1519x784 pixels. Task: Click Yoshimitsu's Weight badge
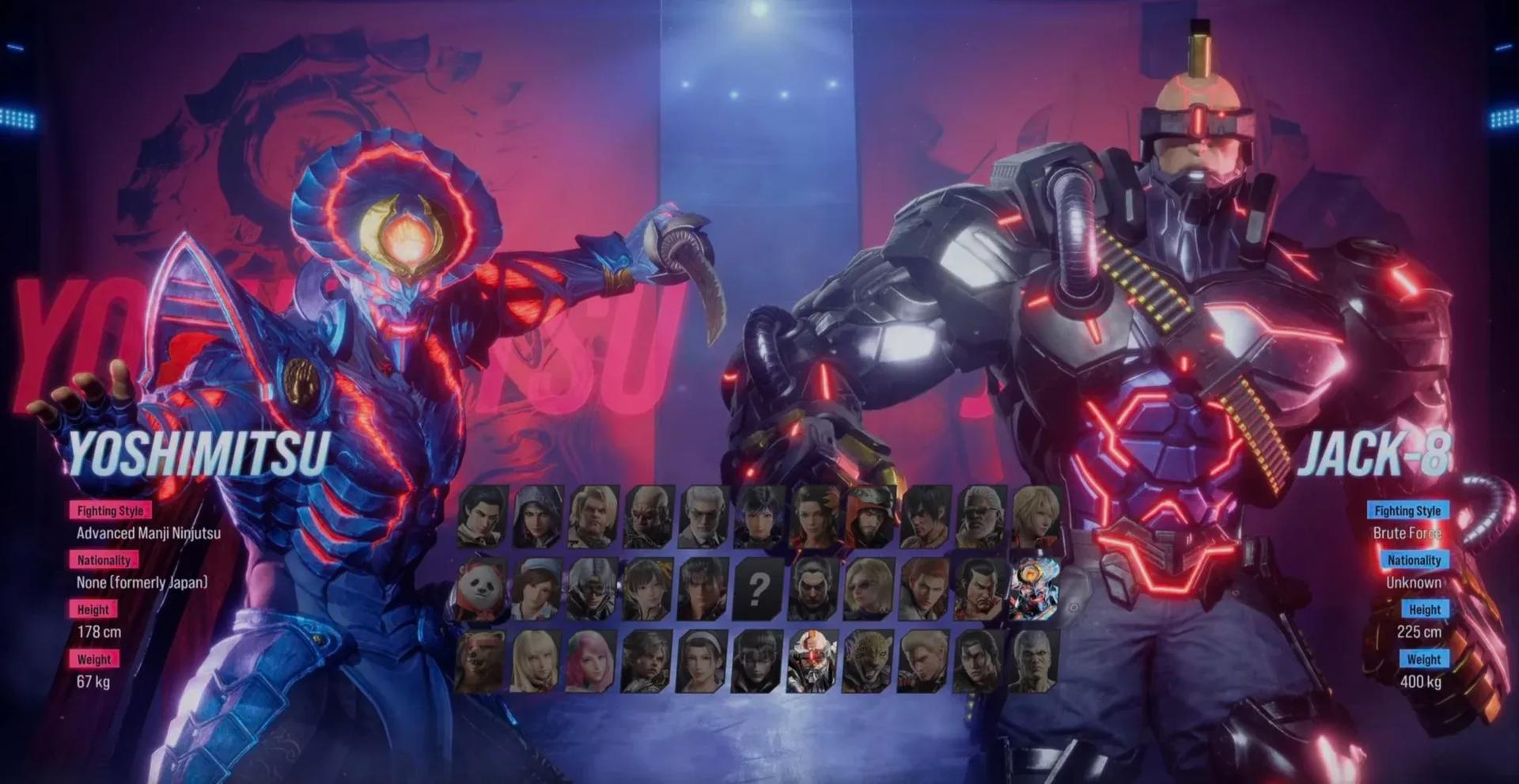click(x=94, y=658)
